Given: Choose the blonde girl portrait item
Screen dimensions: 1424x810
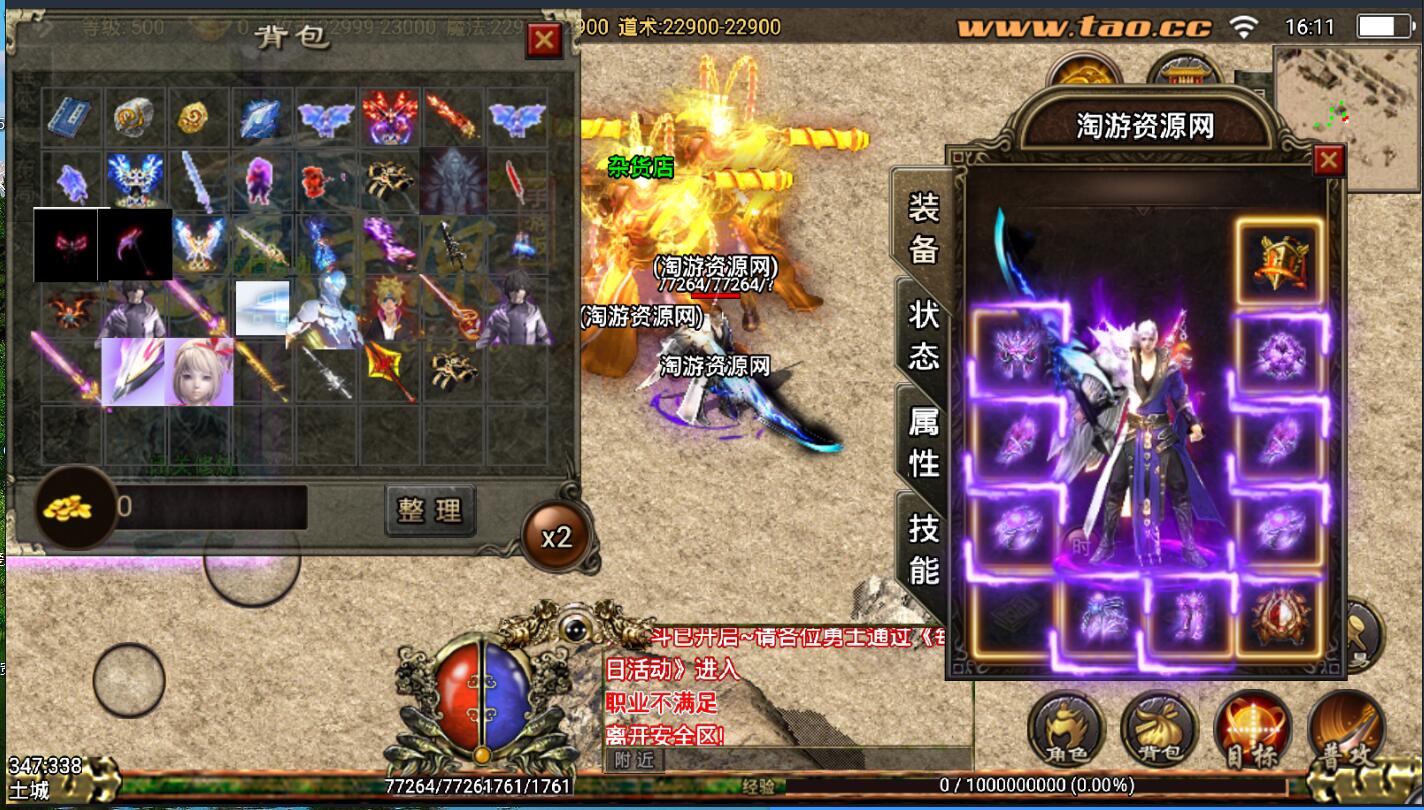Looking at the screenshot, I should tap(198, 371).
